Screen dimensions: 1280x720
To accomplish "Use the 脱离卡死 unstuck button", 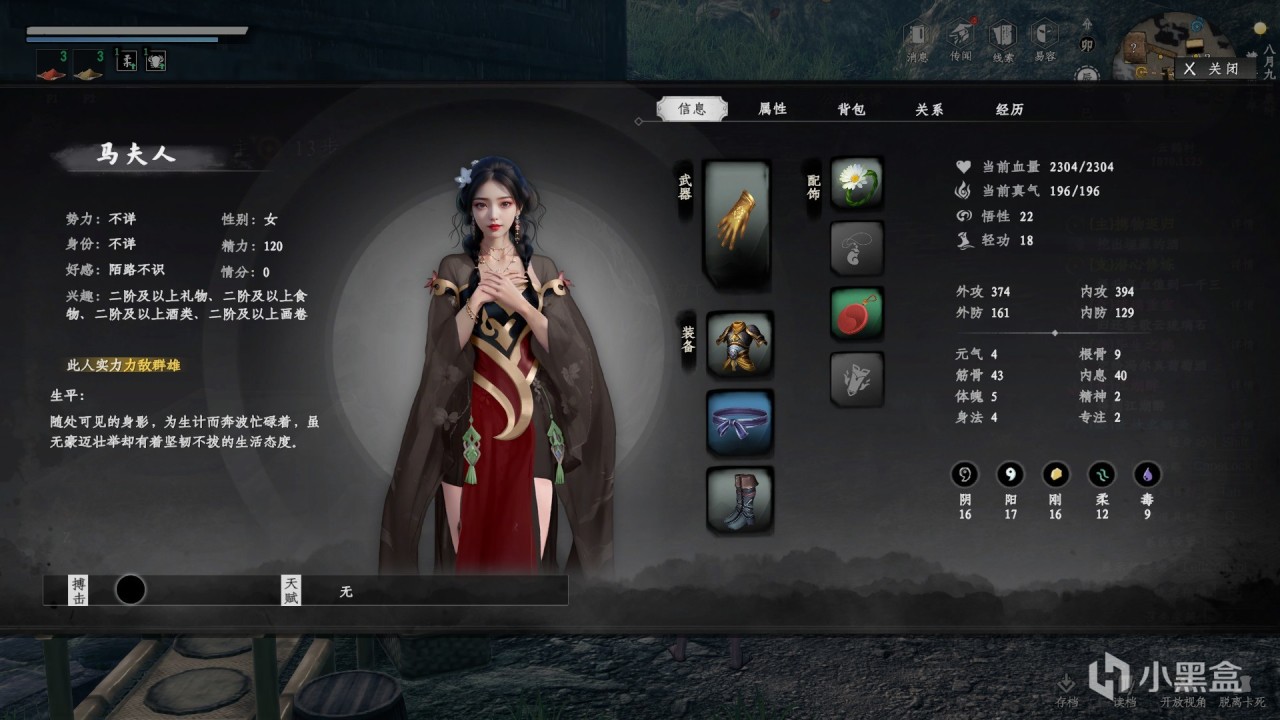I will [1240, 702].
